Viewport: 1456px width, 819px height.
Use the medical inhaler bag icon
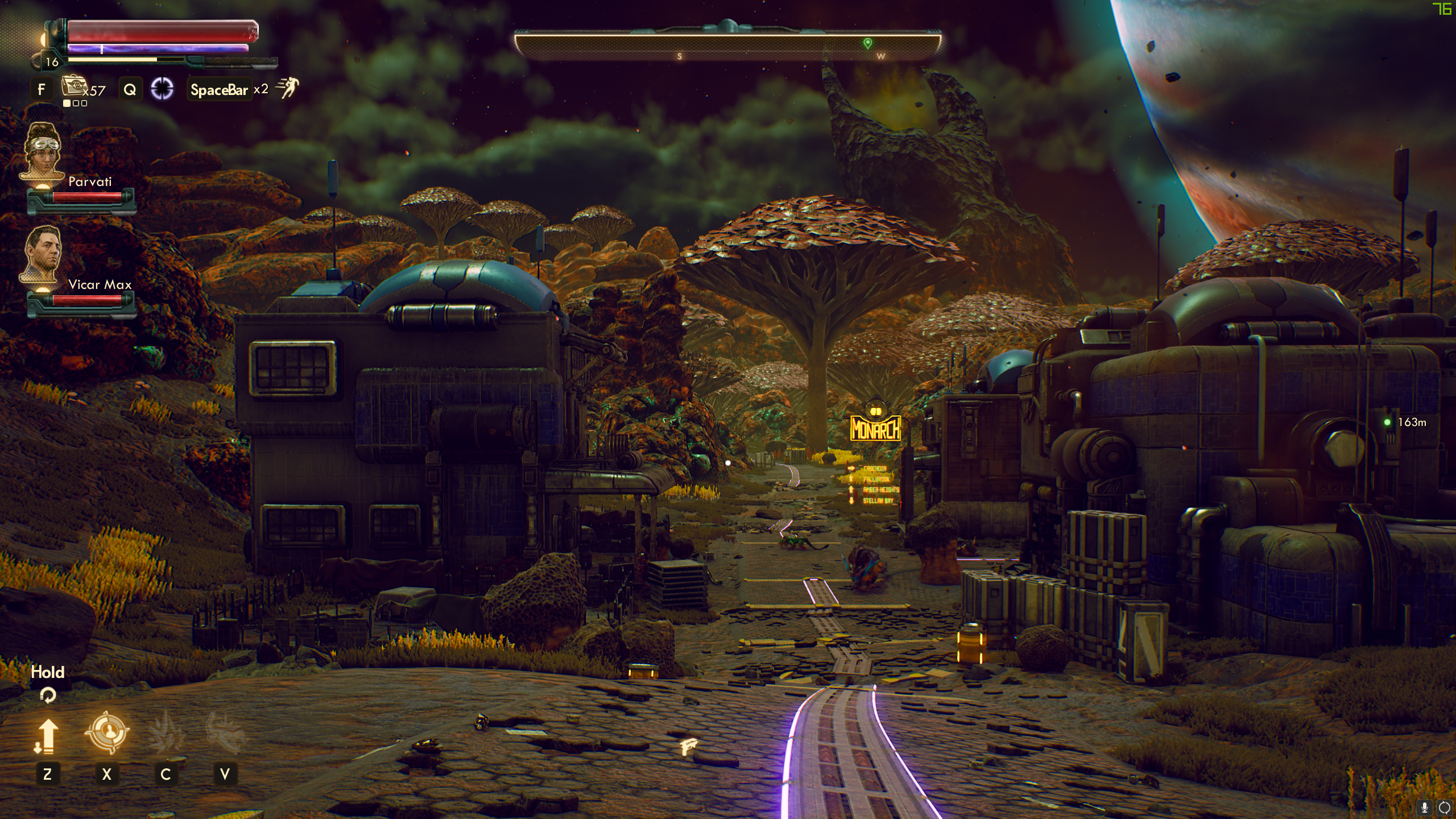click(74, 86)
